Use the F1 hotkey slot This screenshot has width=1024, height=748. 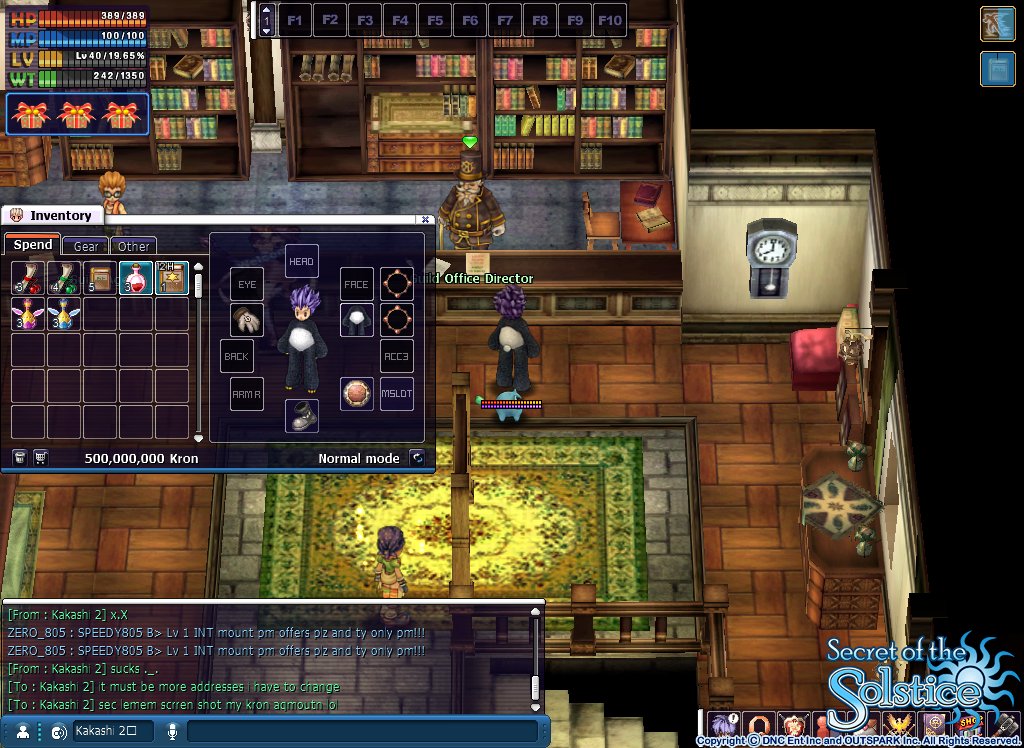295,20
